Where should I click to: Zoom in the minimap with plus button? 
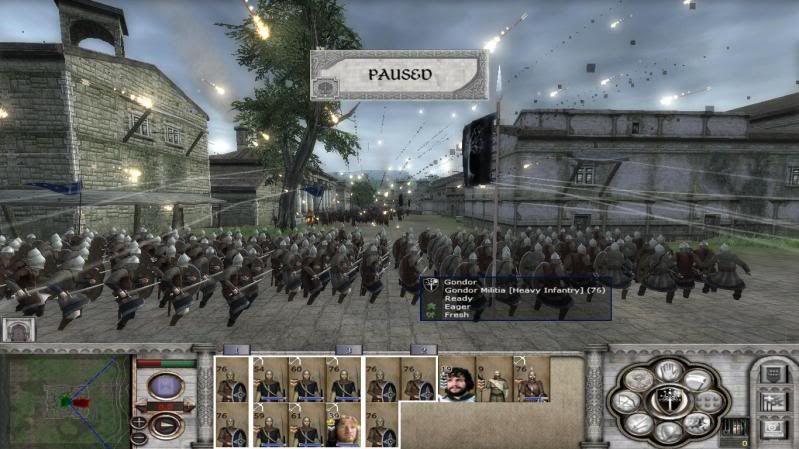tap(139, 422)
